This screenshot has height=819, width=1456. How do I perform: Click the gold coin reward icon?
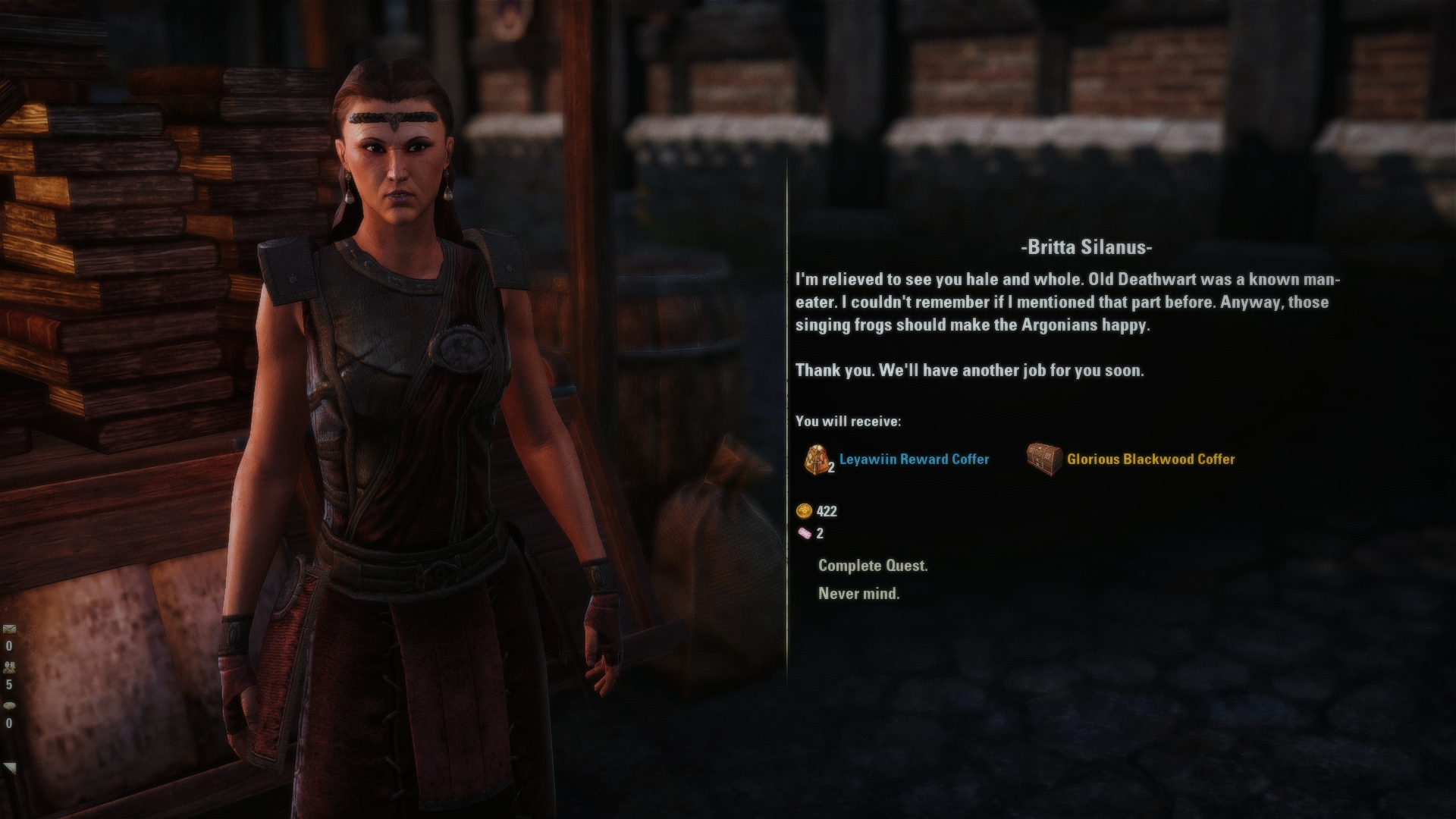tap(803, 512)
